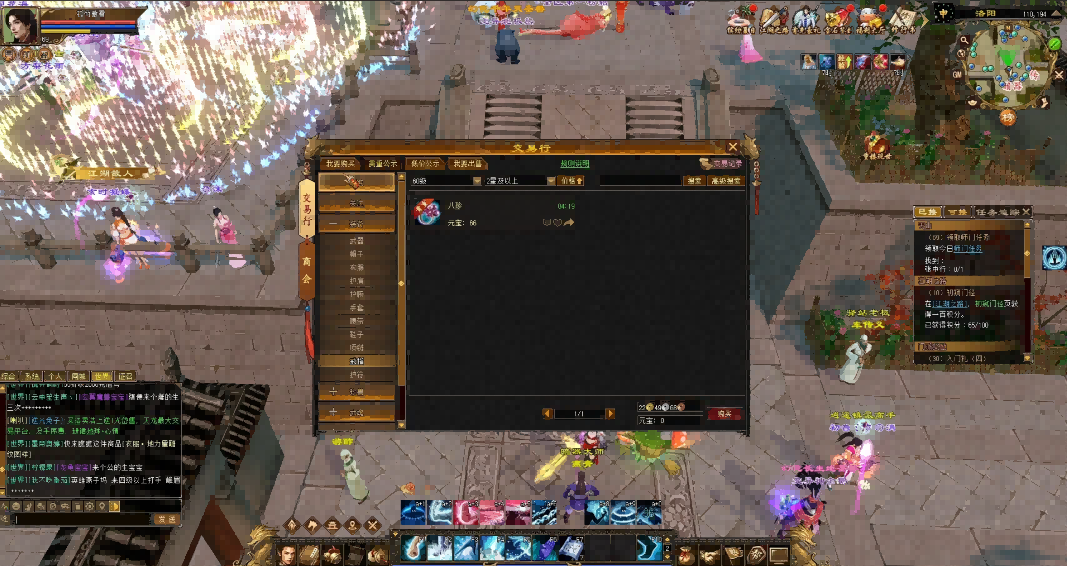This screenshot has height=566, width=1067.
Task: Switch to the 我要出售 sell tab
Action: (466, 163)
